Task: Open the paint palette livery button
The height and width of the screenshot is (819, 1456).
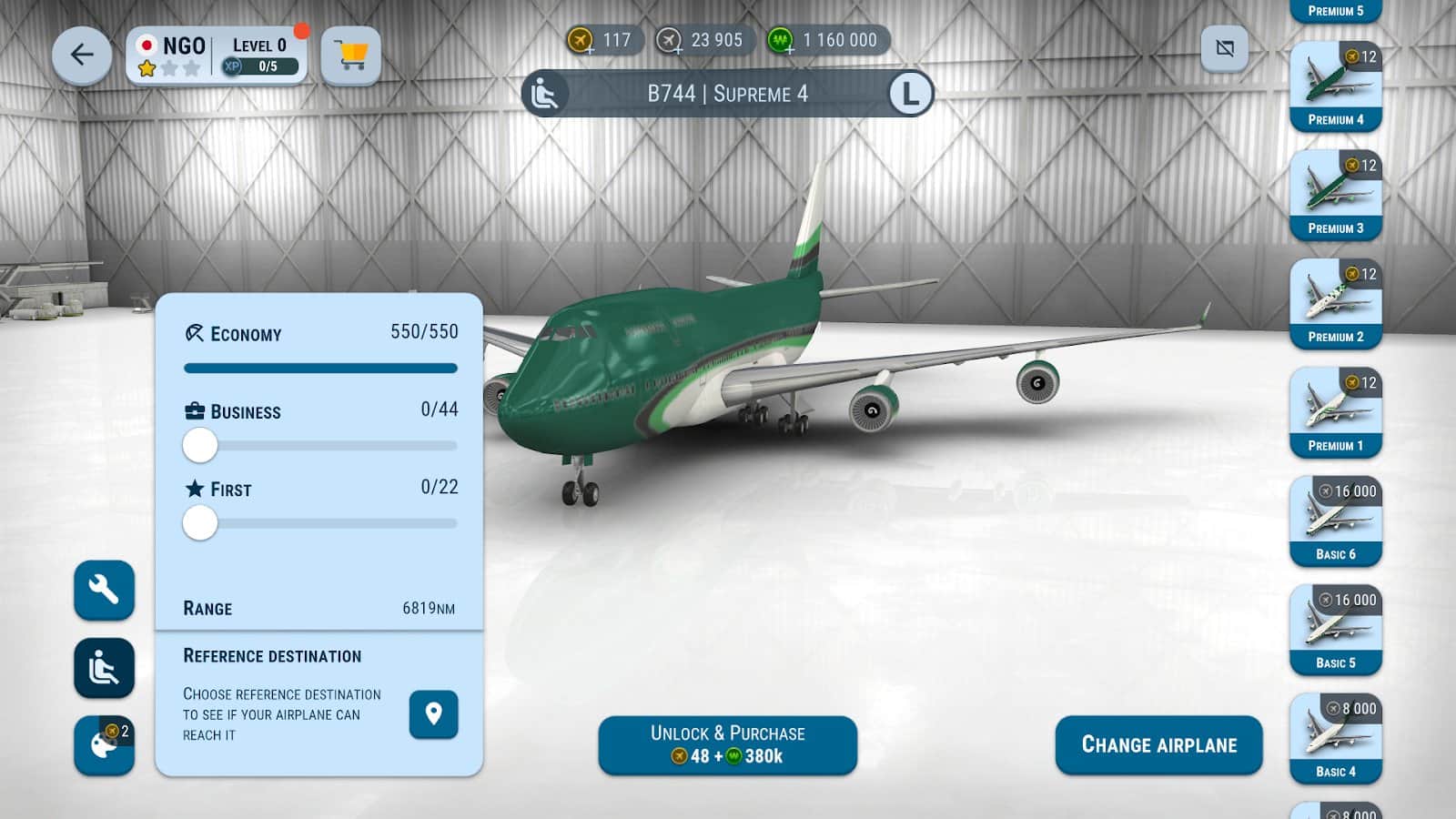Action: [x=104, y=745]
